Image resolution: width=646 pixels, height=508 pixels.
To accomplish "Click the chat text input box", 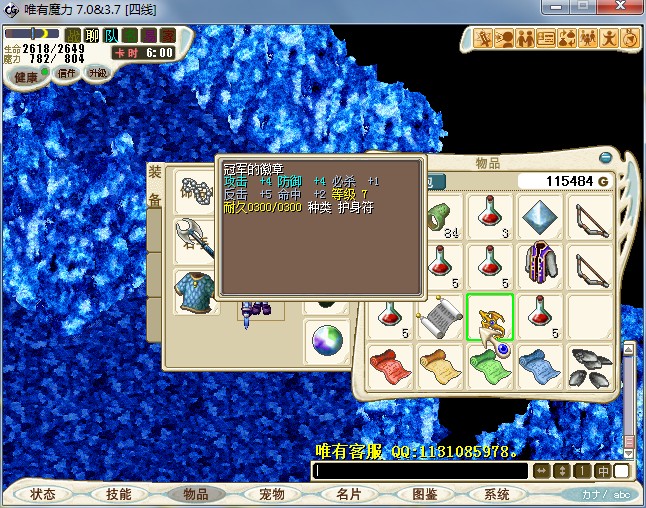I will point(420,471).
